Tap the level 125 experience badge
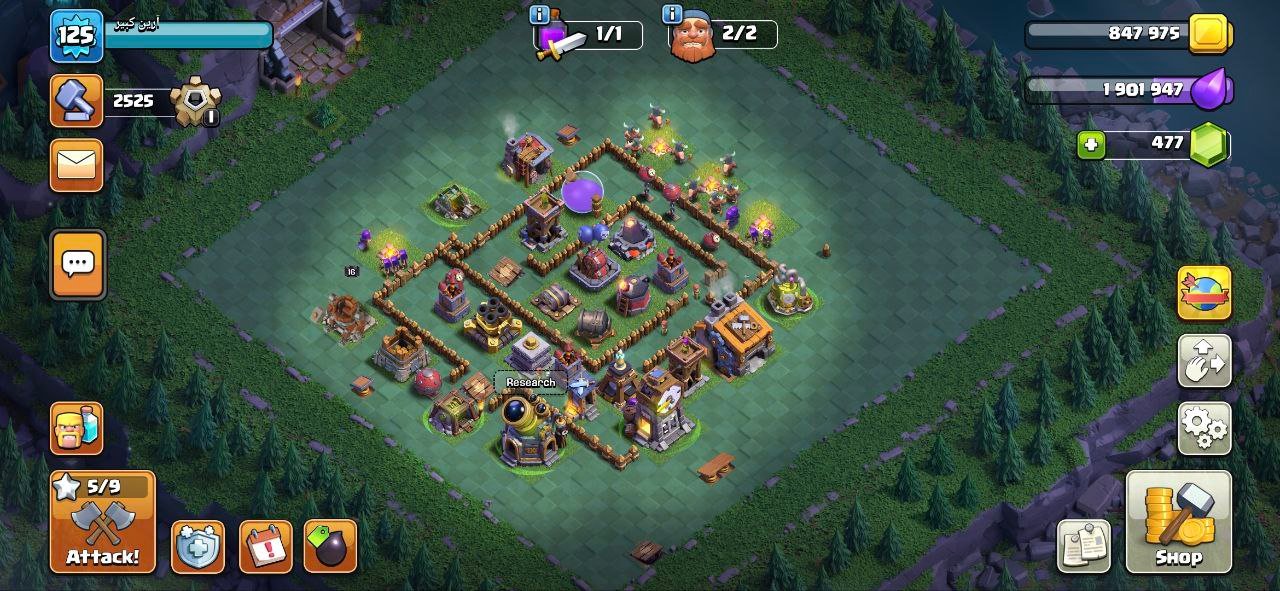 tap(77, 37)
